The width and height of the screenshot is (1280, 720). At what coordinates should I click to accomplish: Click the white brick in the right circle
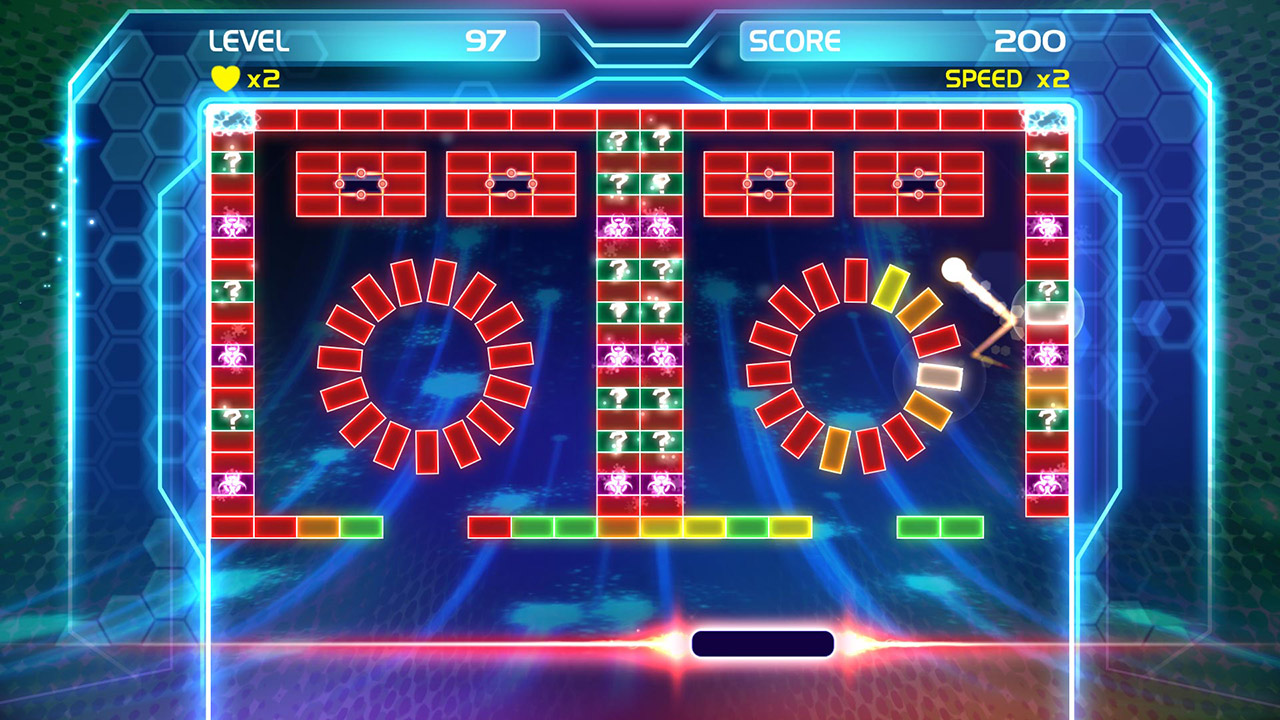940,376
